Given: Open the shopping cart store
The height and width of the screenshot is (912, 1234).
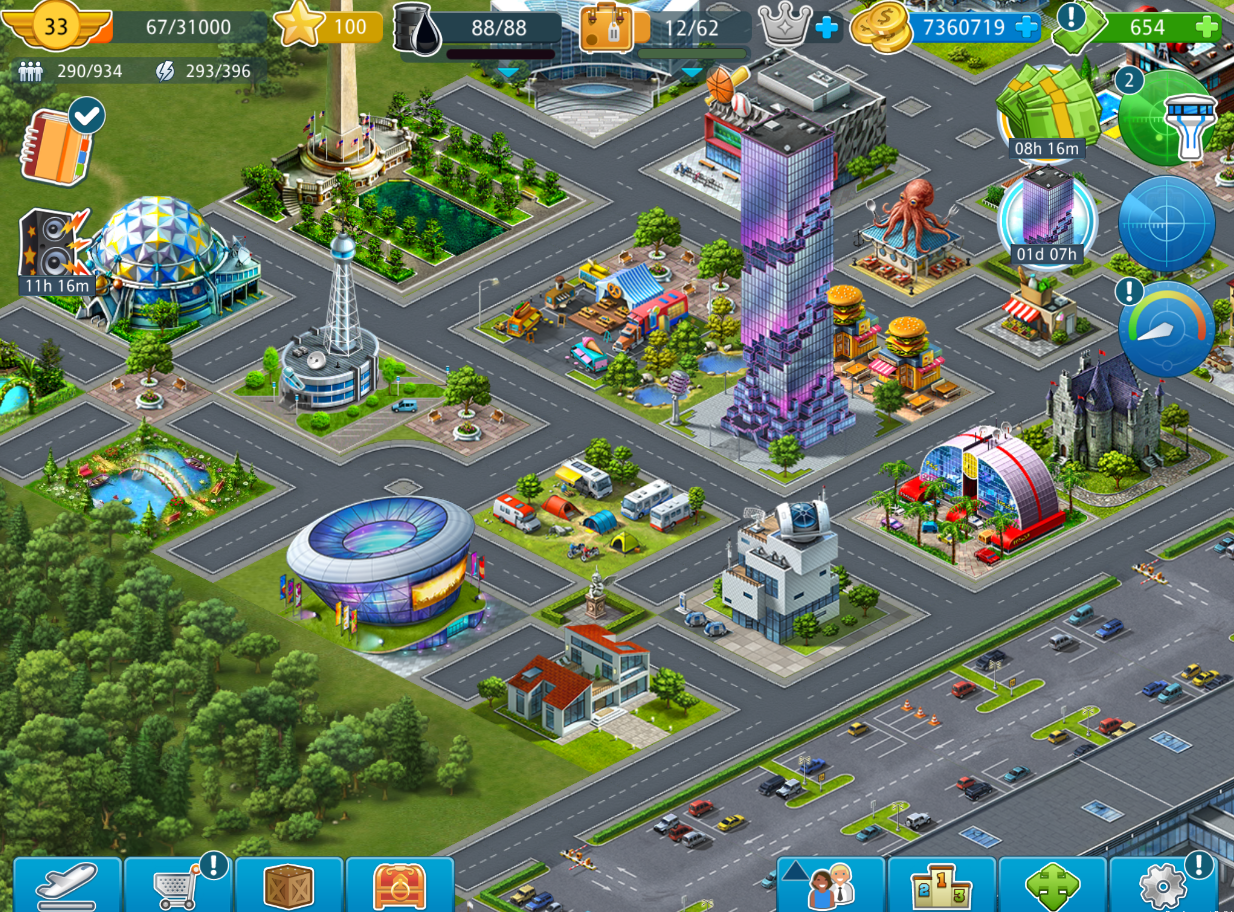Looking at the screenshot, I should 178,885.
